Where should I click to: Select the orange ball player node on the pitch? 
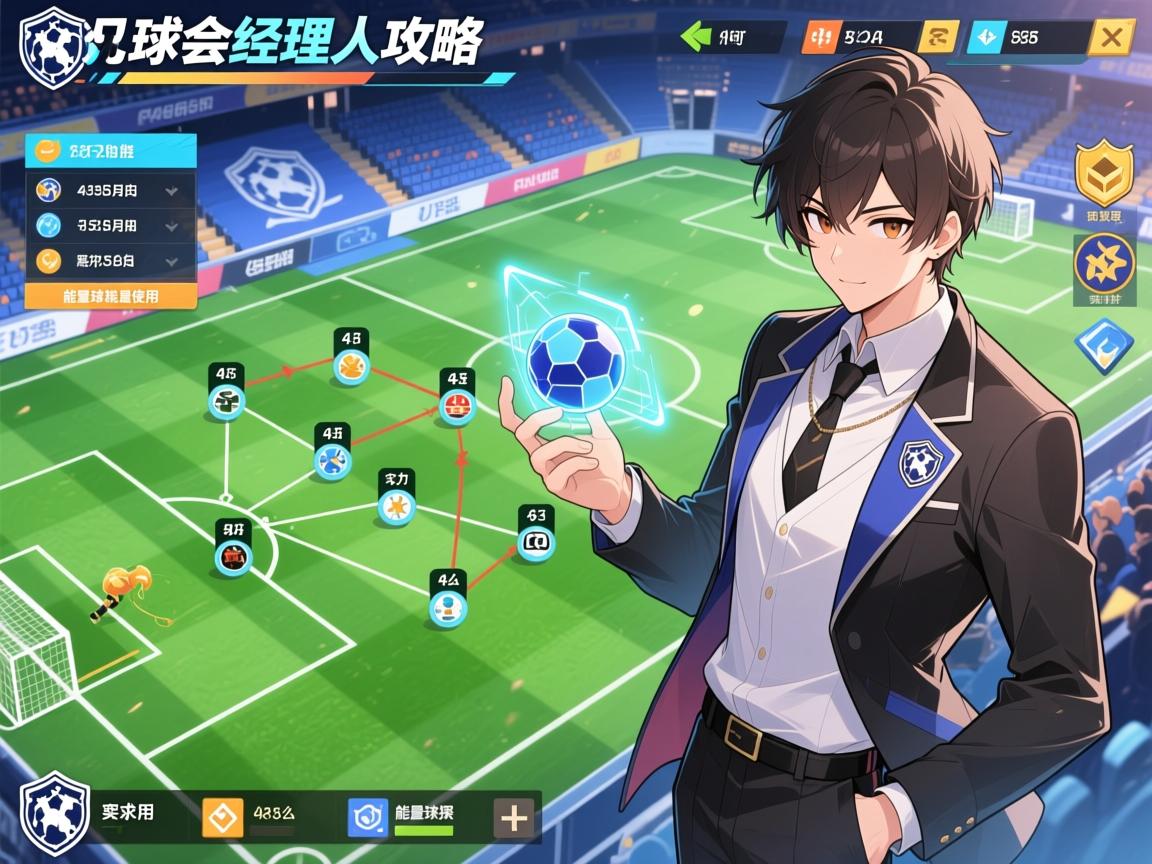click(x=351, y=369)
